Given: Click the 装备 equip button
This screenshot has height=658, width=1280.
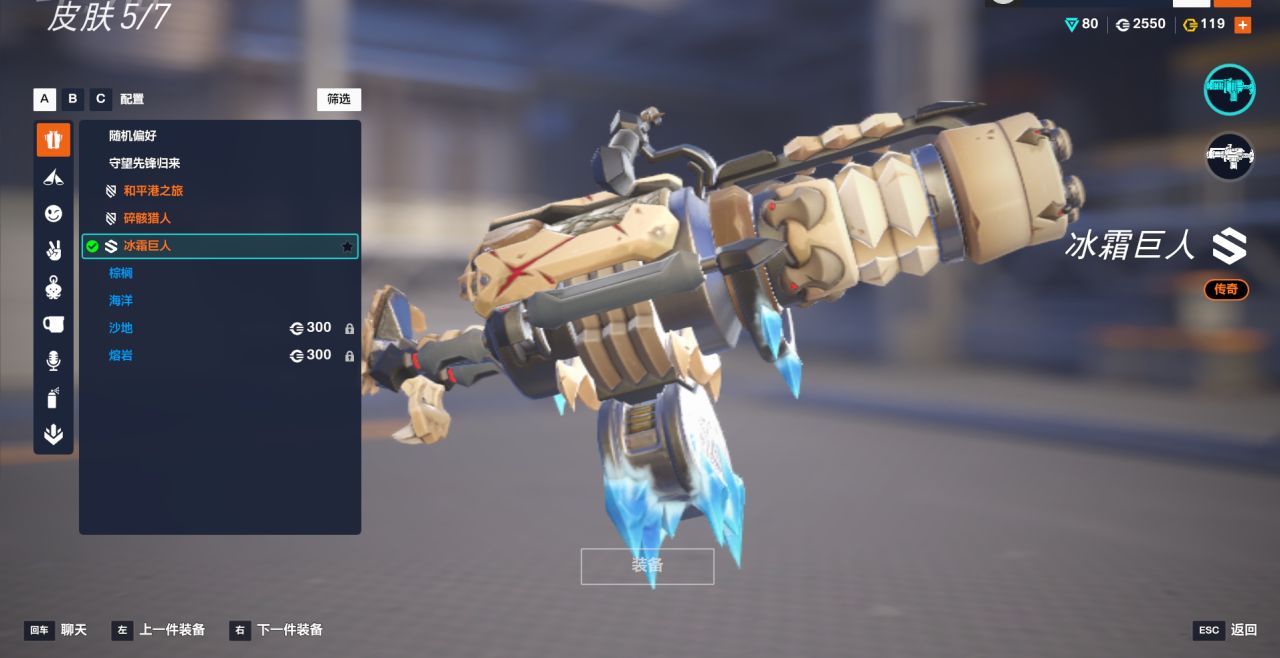Looking at the screenshot, I should click(647, 566).
